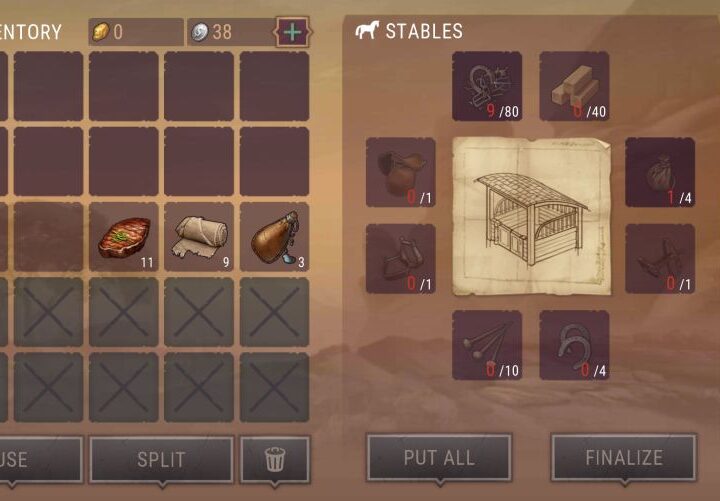Choose the cloth roll inventory slot
720x501 pixels.
point(199,237)
